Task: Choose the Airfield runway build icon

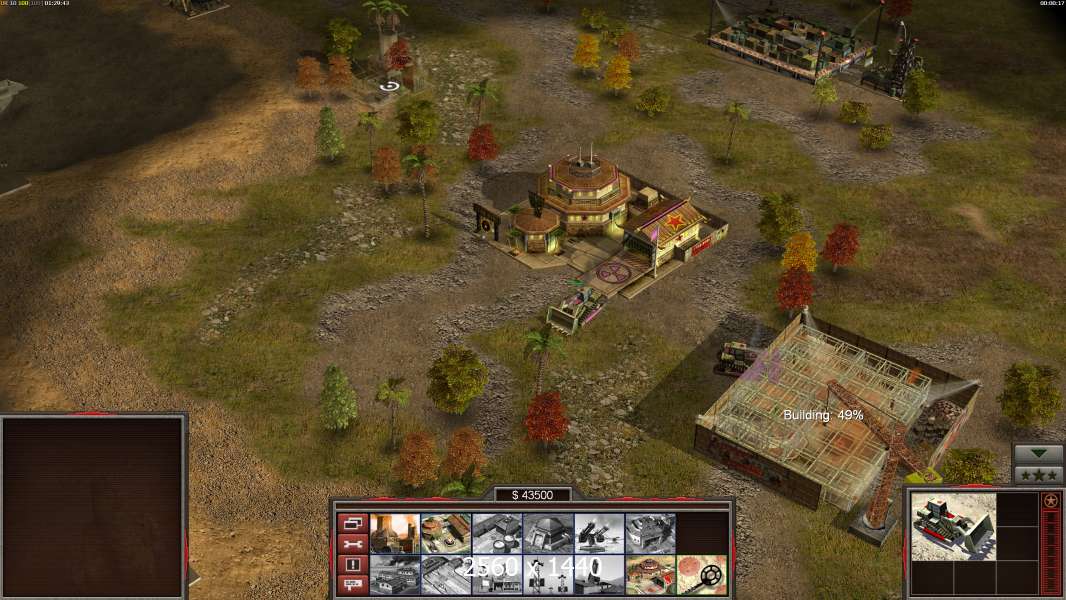Action: click(x=446, y=575)
